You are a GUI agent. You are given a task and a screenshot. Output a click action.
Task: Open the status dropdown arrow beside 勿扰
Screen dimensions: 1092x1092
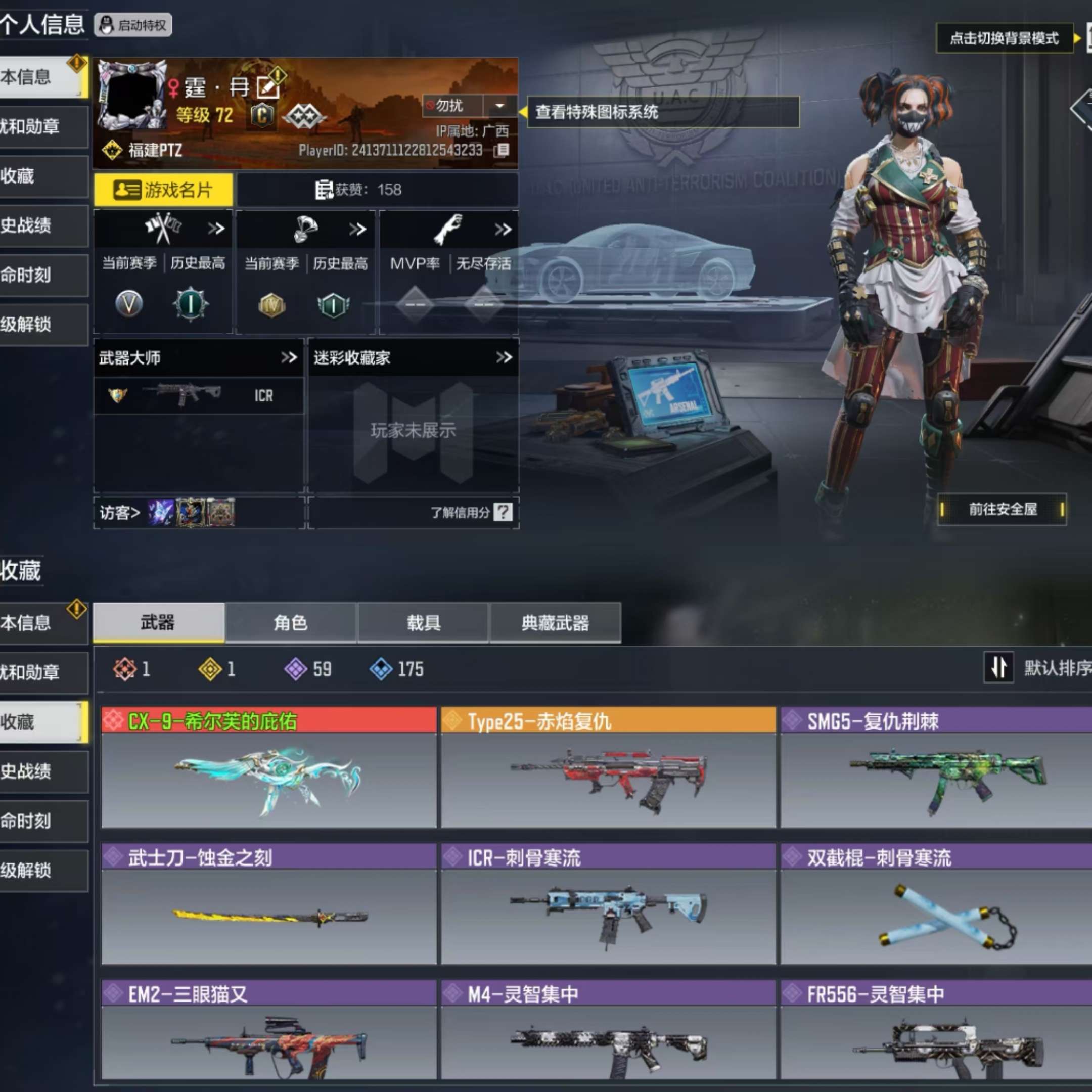point(499,106)
